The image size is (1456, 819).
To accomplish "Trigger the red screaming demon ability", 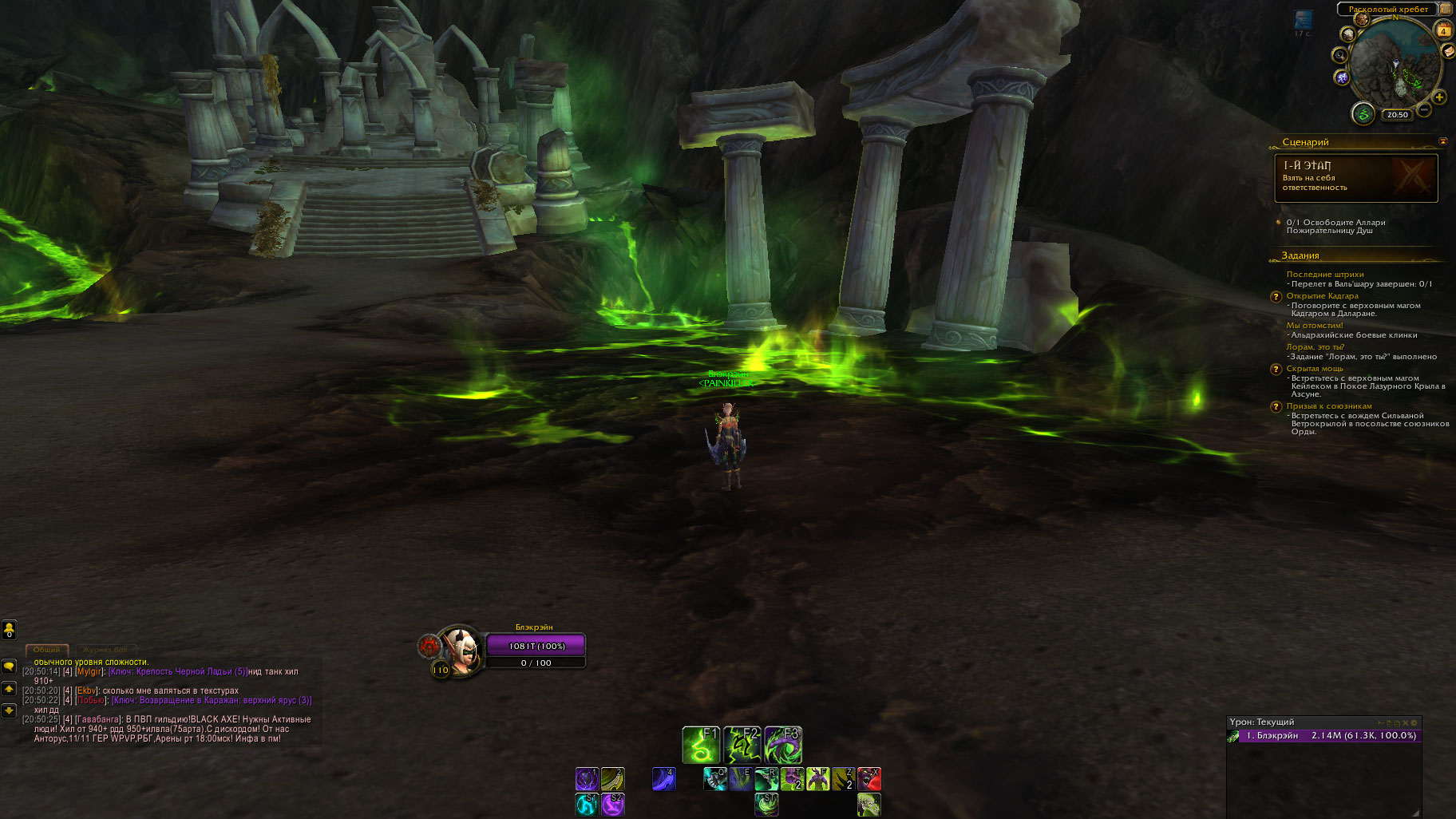I will pos(869,778).
